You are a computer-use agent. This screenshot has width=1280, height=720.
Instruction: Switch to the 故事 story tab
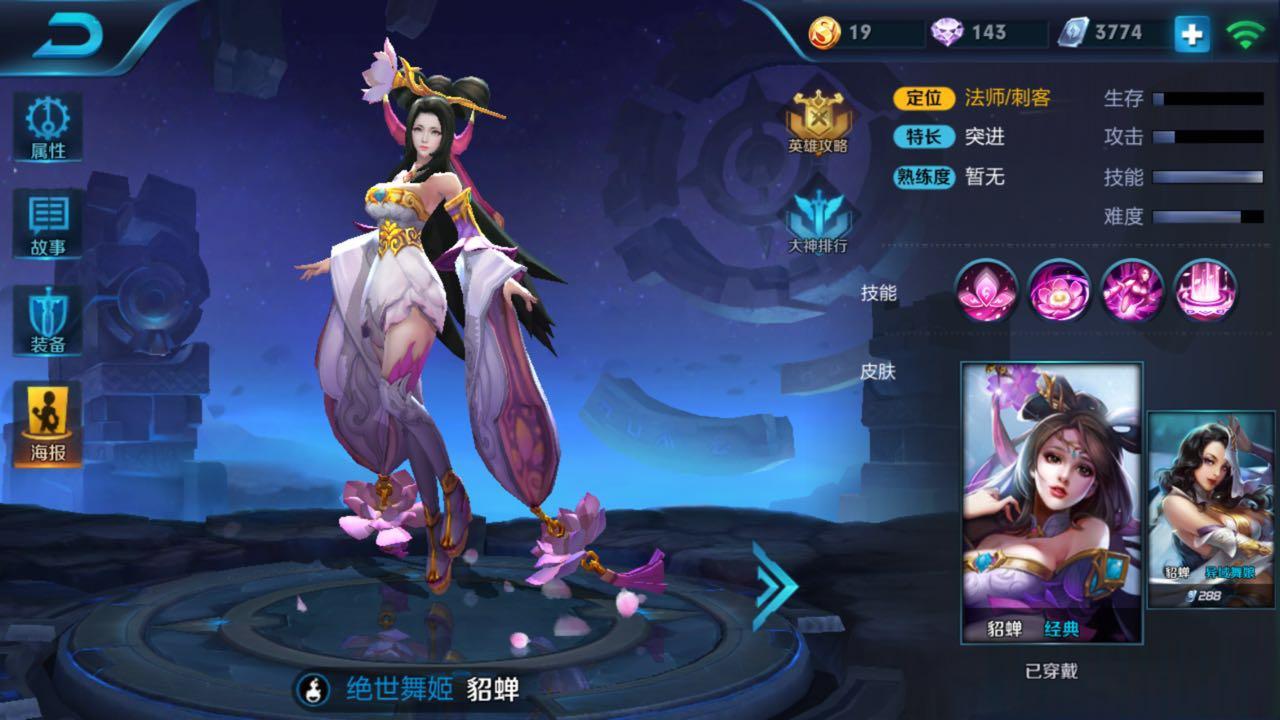[47, 224]
